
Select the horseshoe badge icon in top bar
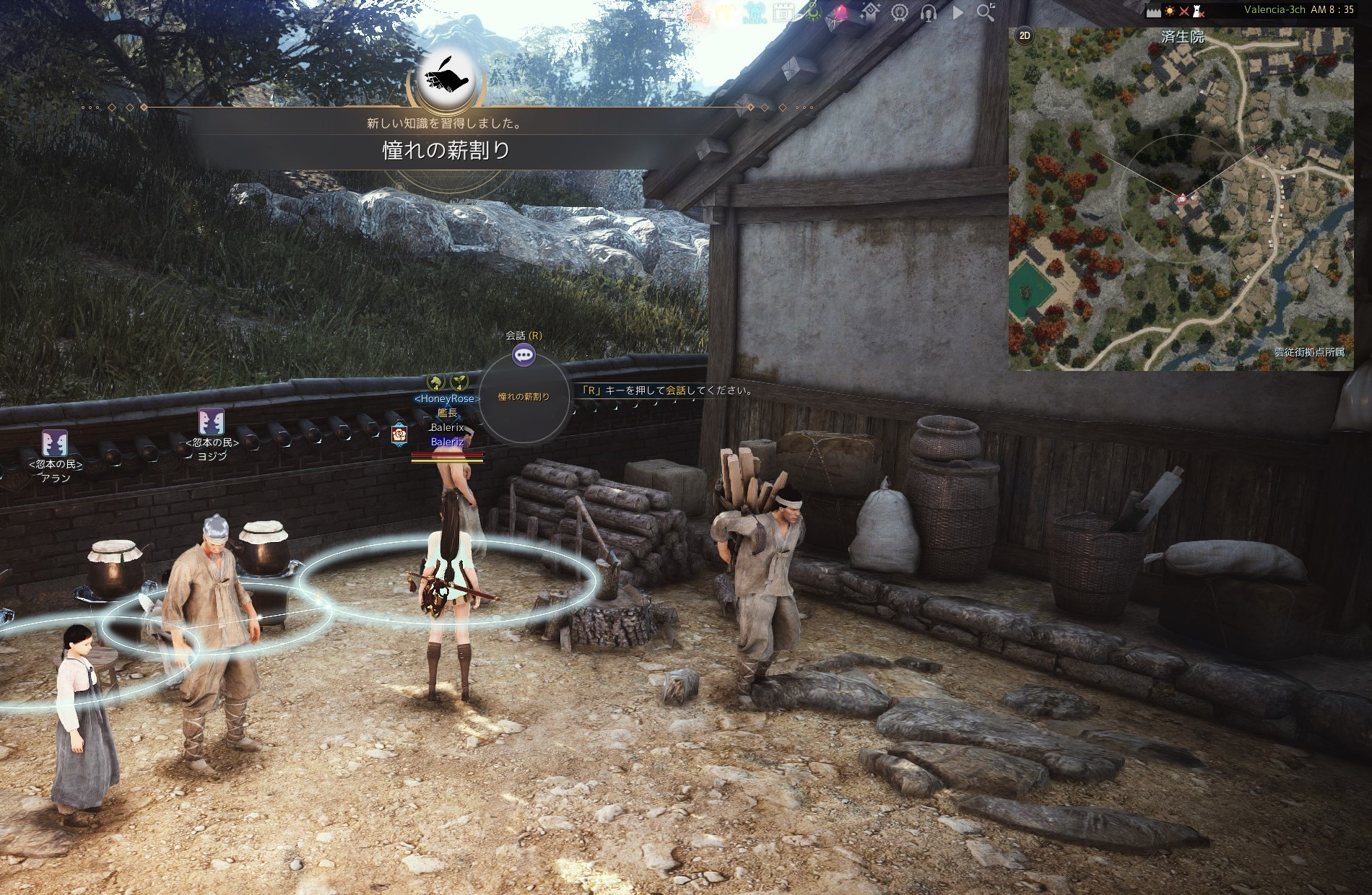coord(900,12)
